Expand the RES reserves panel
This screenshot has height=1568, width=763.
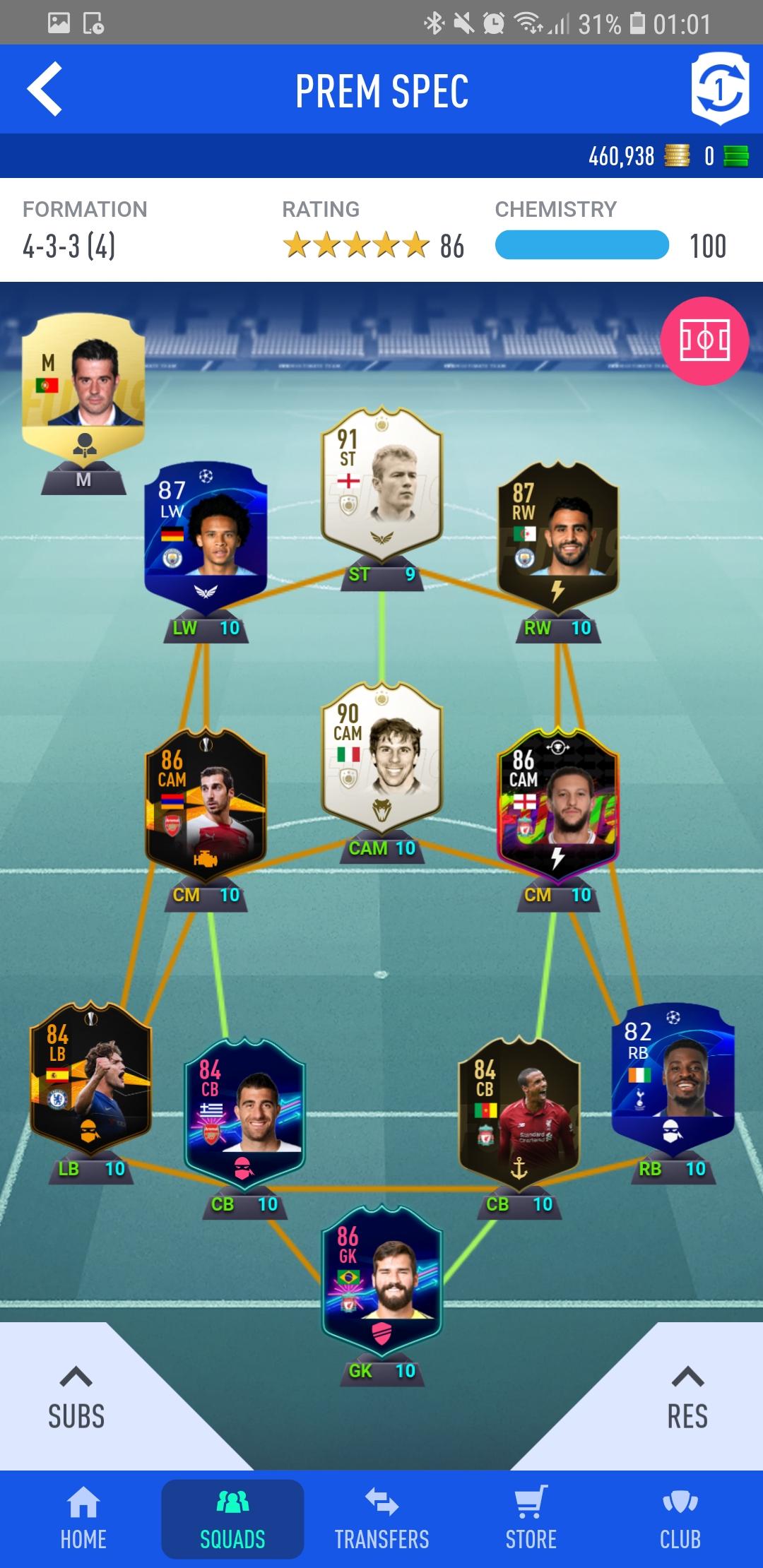[x=687, y=1398]
